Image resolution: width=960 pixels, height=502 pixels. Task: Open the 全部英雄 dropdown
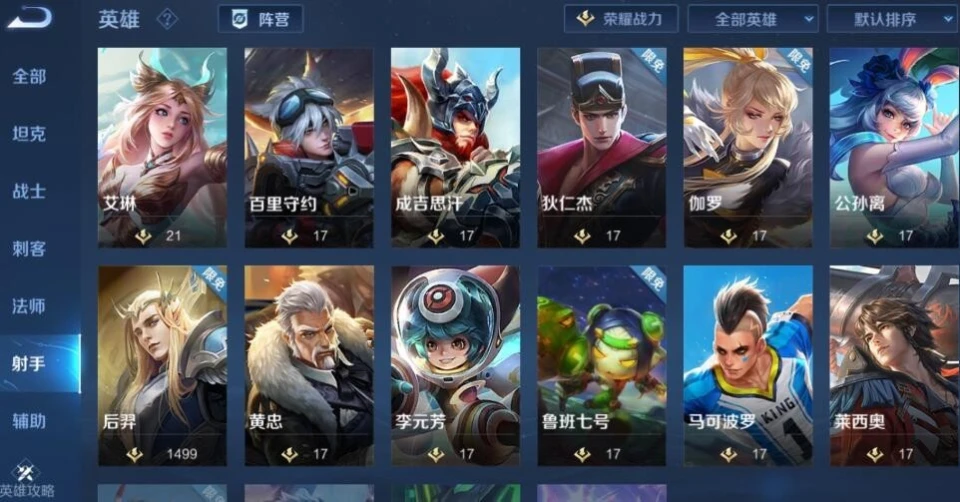coord(752,19)
